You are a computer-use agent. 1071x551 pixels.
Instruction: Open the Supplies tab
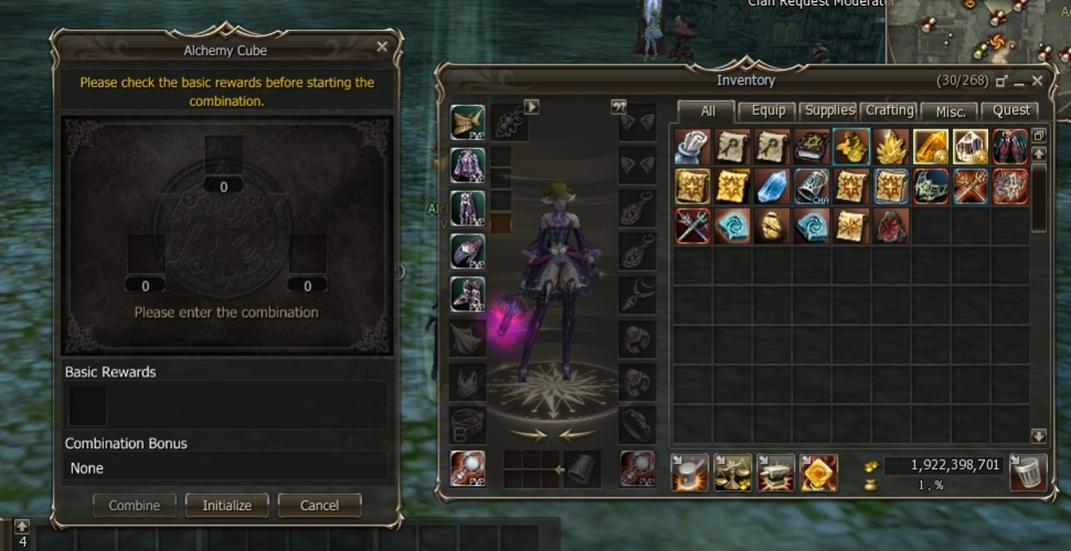pyautogui.click(x=829, y=111)
